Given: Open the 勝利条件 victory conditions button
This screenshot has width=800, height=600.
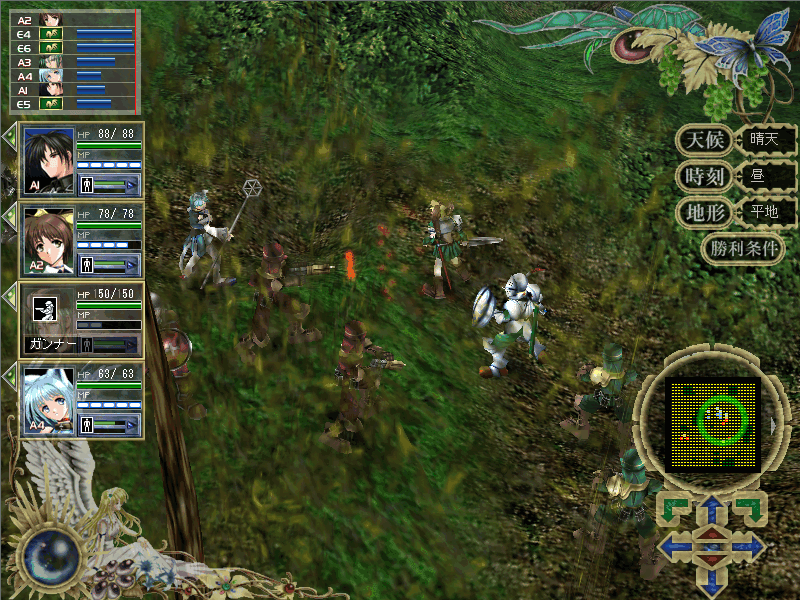Looking at the screenshot, I should coord(742,249).
